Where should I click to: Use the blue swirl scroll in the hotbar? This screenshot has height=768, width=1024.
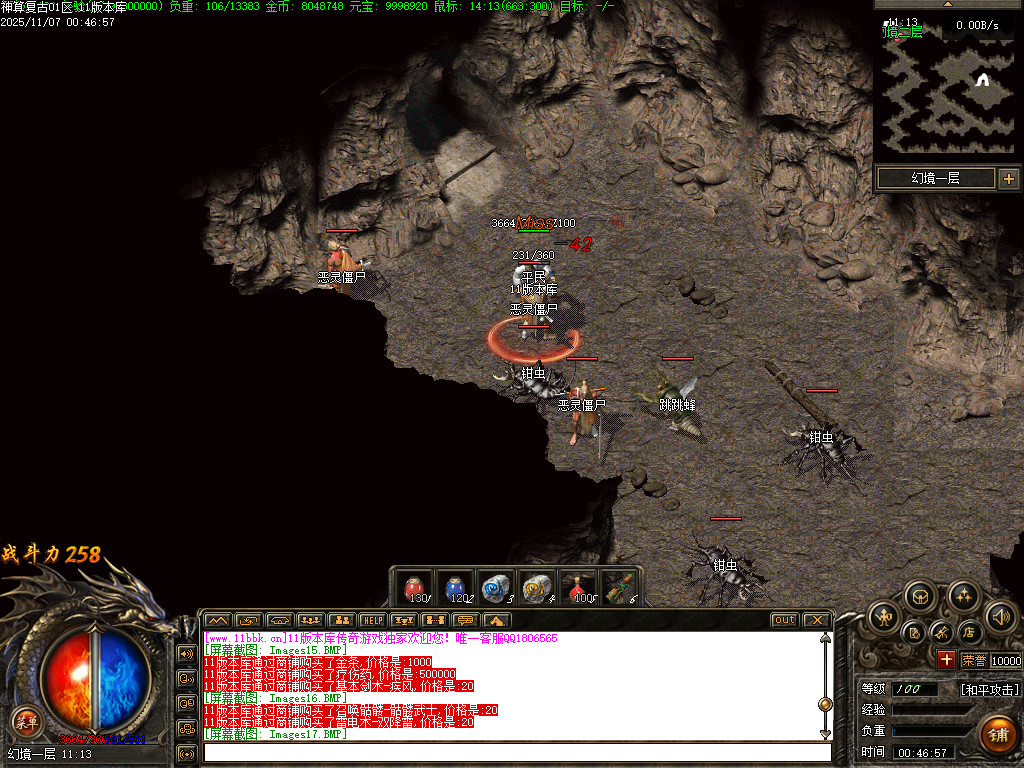496,589
